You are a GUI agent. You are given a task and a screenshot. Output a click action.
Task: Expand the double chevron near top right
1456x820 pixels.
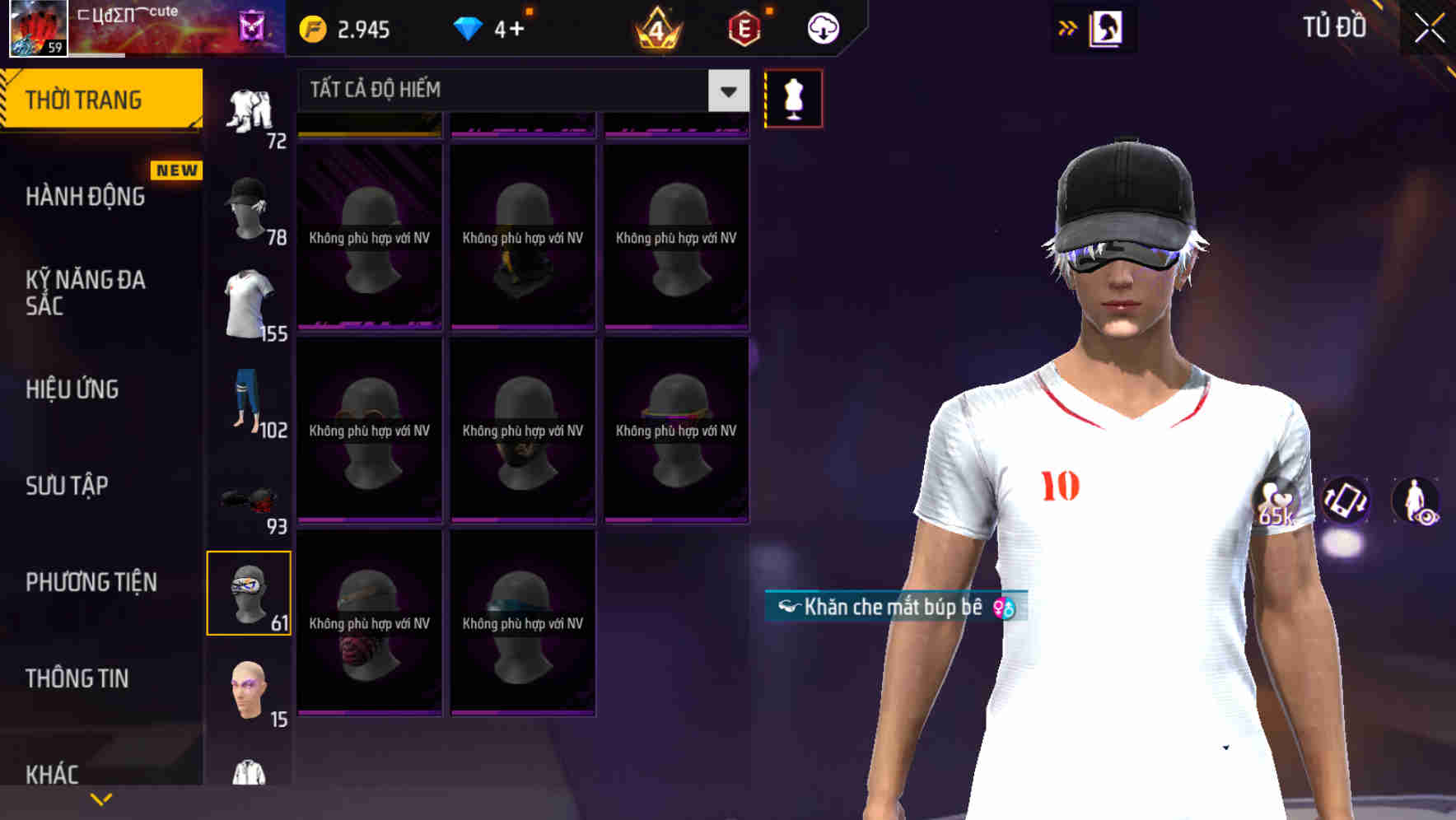1068,27
